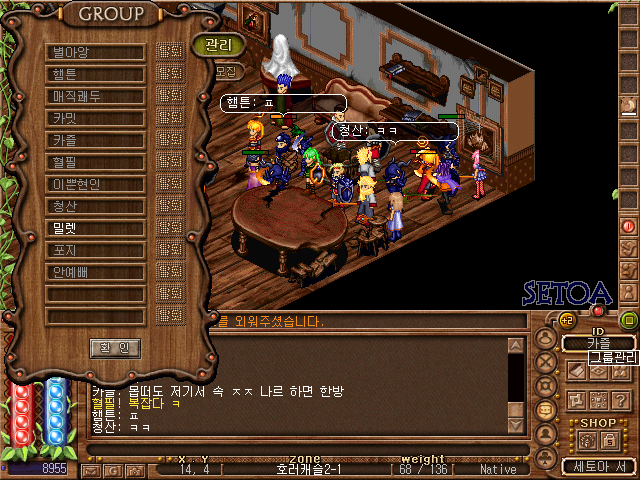Highlight group member 밀렛

[x=95, y=228]
